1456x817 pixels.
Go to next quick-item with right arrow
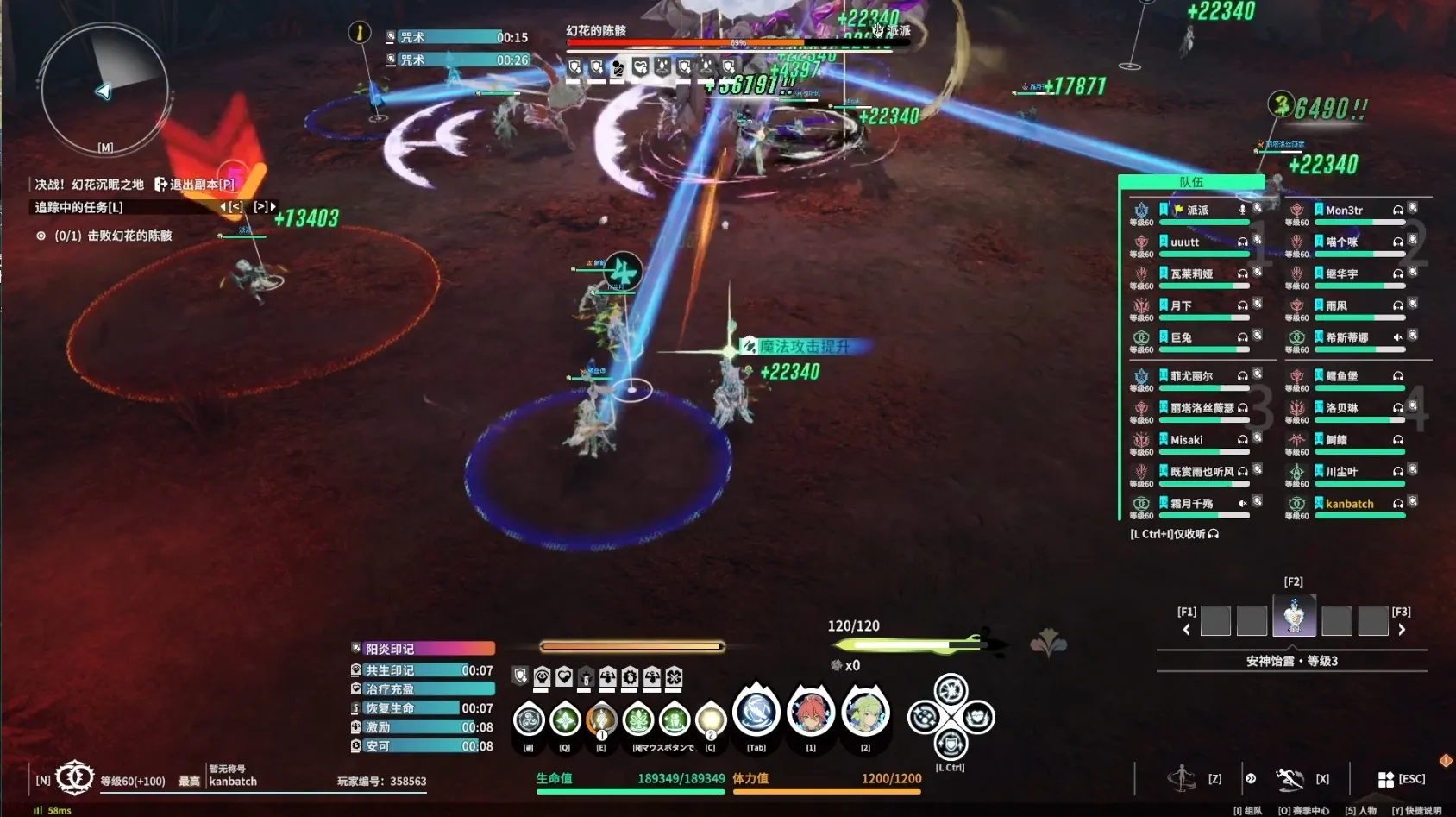click(1402, 630)
